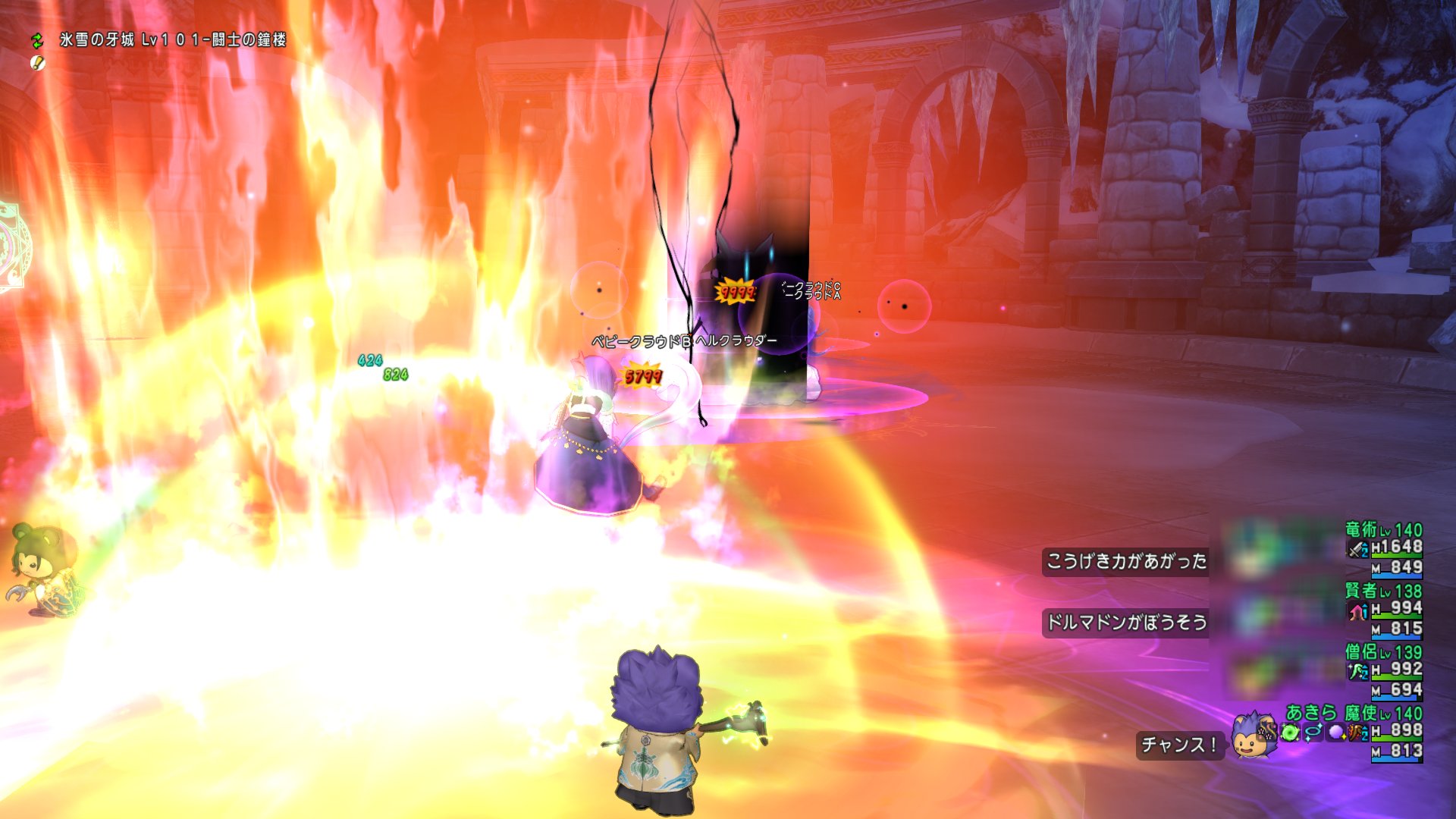Select the 賢者 Lv 138 party member
The height and width of the screenshot is (819, 1456).
(1383, 591)
